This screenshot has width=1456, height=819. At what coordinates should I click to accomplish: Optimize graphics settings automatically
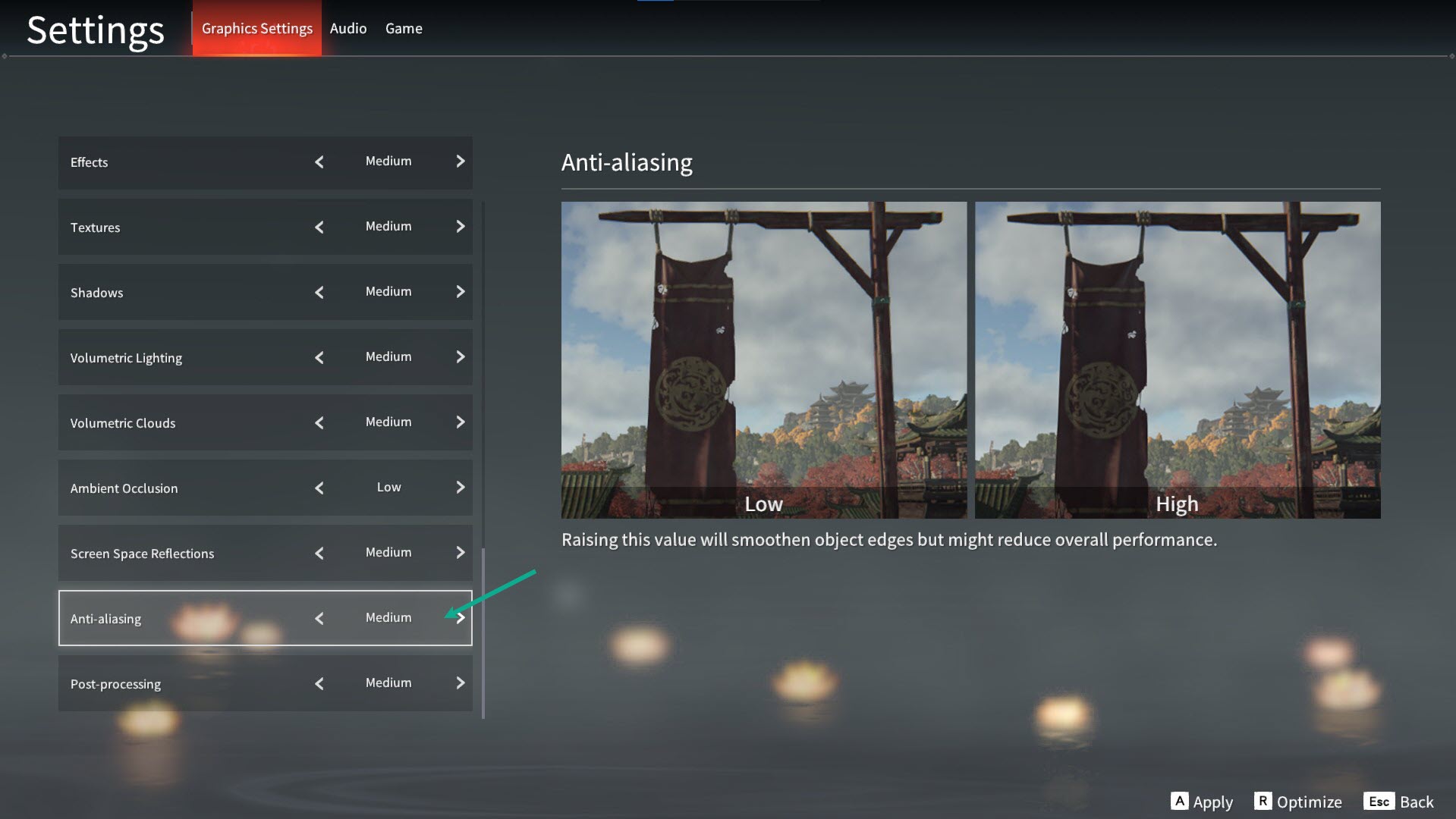pyautogui.click(x=1298, y=802)
